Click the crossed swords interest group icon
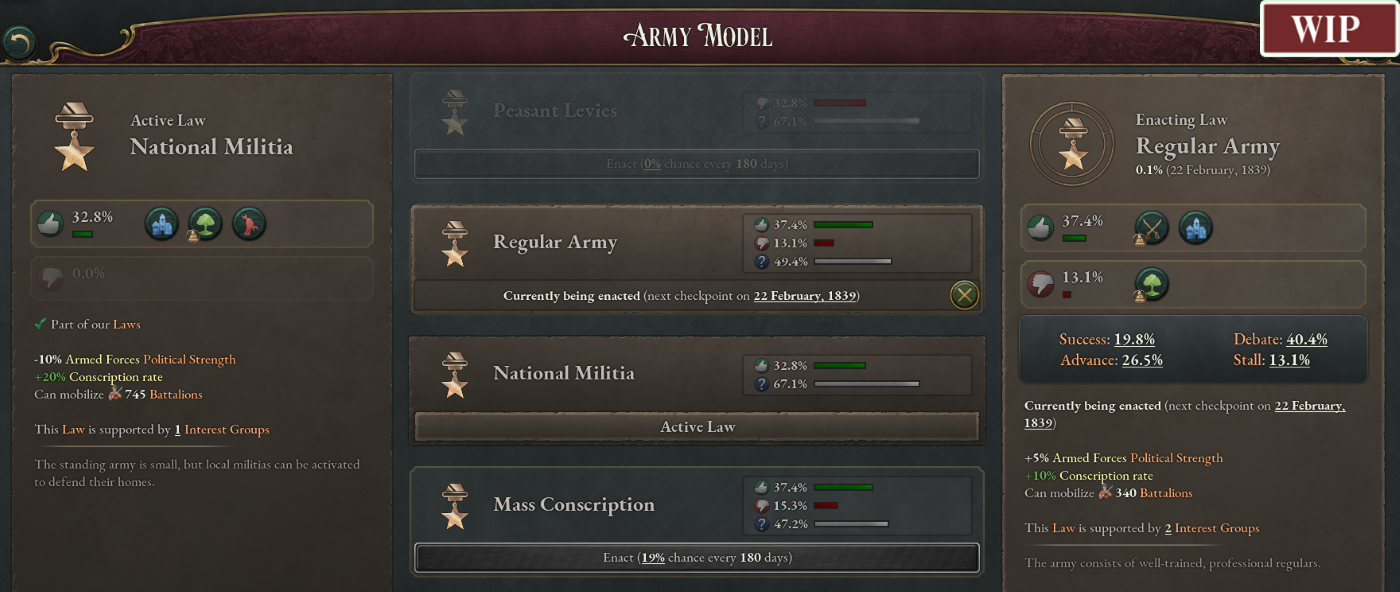The height and width of the screenshot is (592, 1400). (1152, 228)
